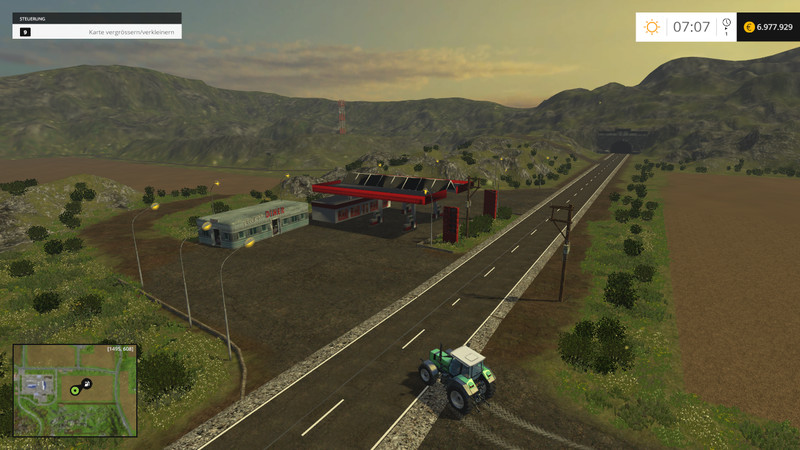
Task: Click the sun weather icon
Action: click(x=652, y=27)
